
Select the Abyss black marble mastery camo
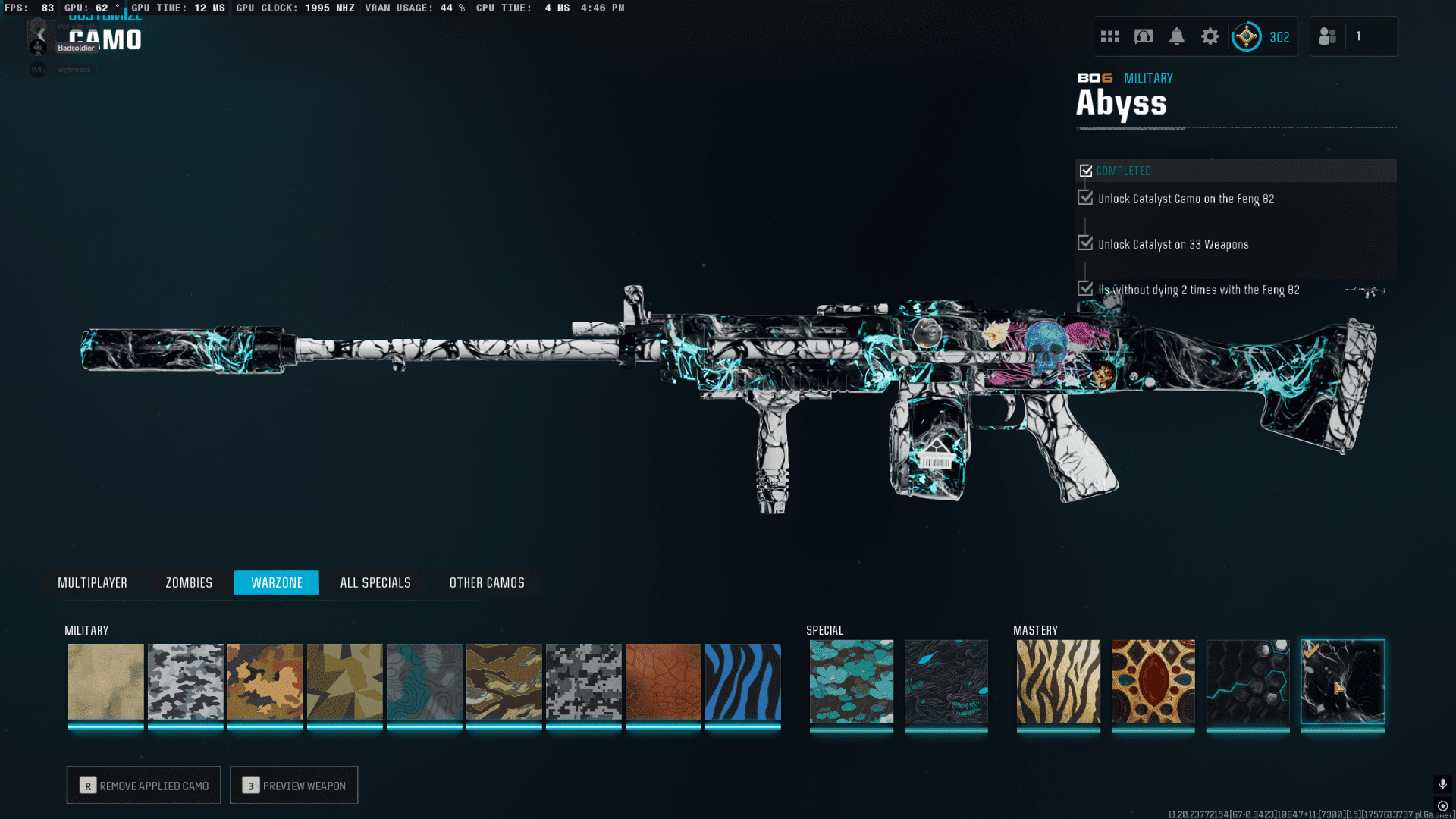point(1342,682)
